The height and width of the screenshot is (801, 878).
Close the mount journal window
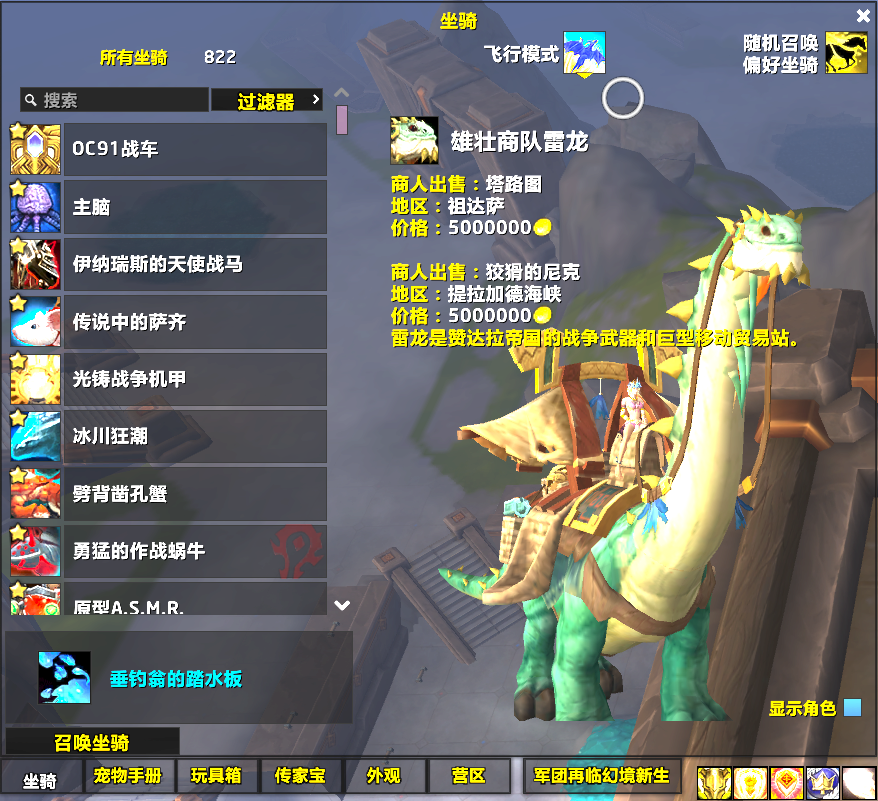pyautogui.click(x=863, y=16)
